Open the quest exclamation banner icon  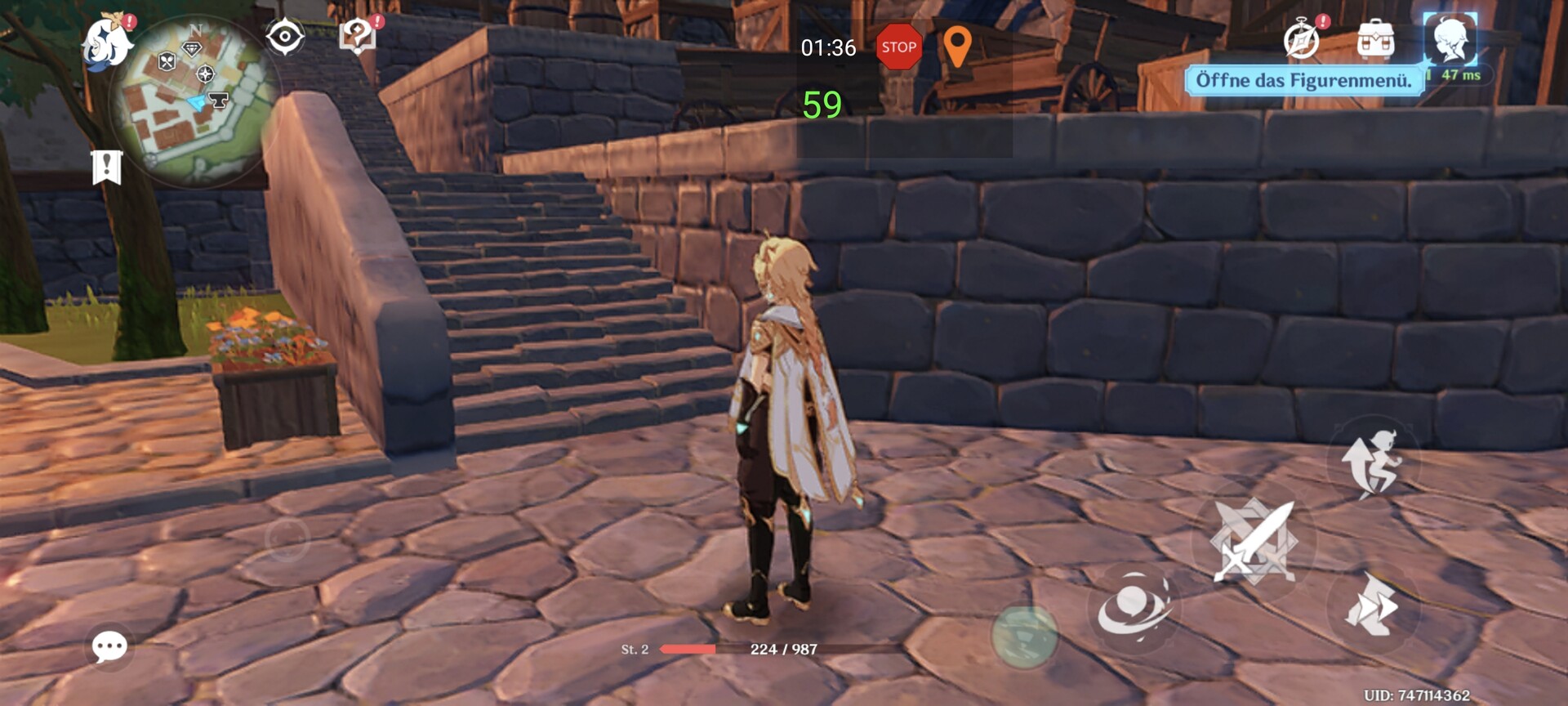pos(106,167)
